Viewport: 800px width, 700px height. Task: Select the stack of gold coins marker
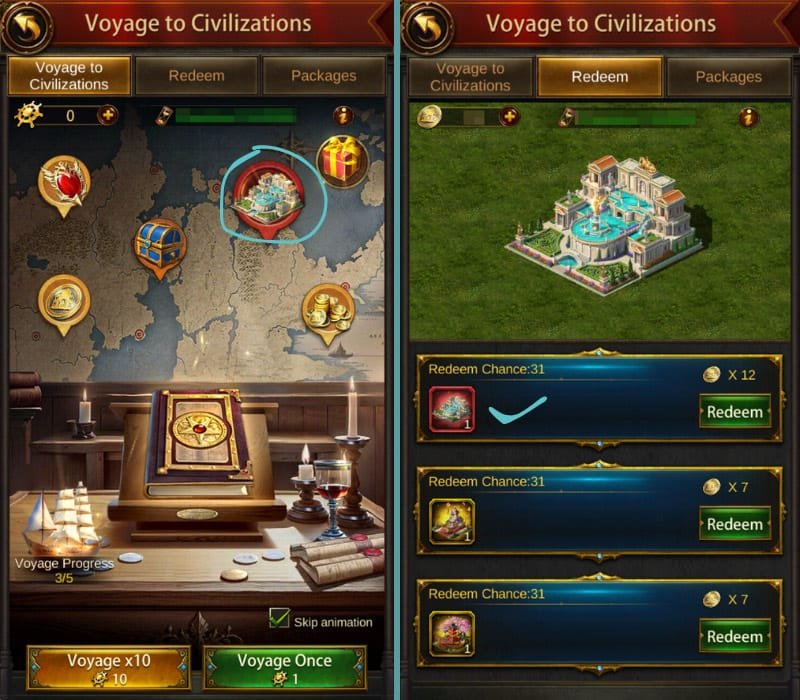pyautogui.click(x=328, y=308)
